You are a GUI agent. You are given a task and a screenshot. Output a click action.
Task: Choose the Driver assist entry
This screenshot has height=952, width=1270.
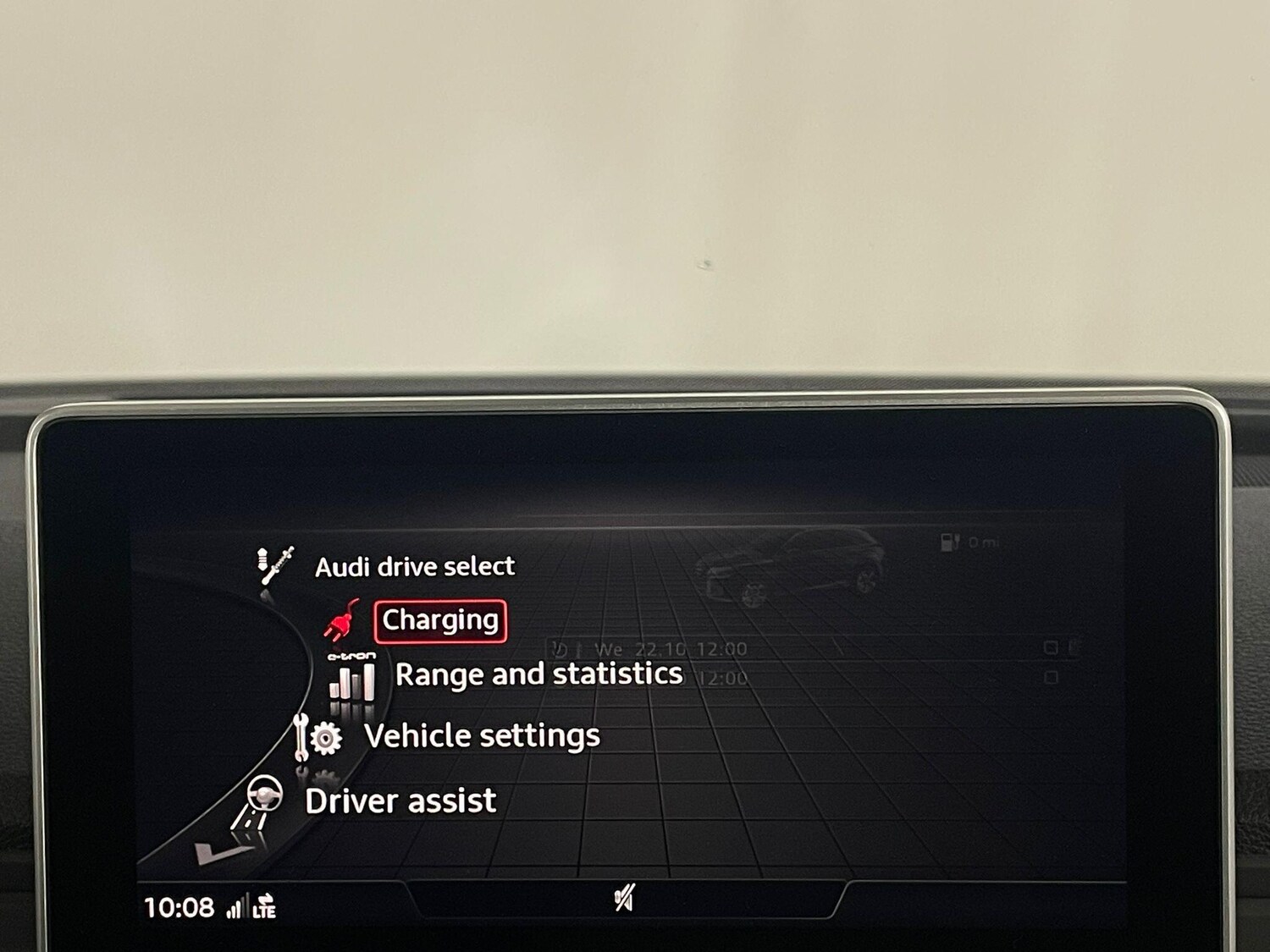tap(400, 801)
